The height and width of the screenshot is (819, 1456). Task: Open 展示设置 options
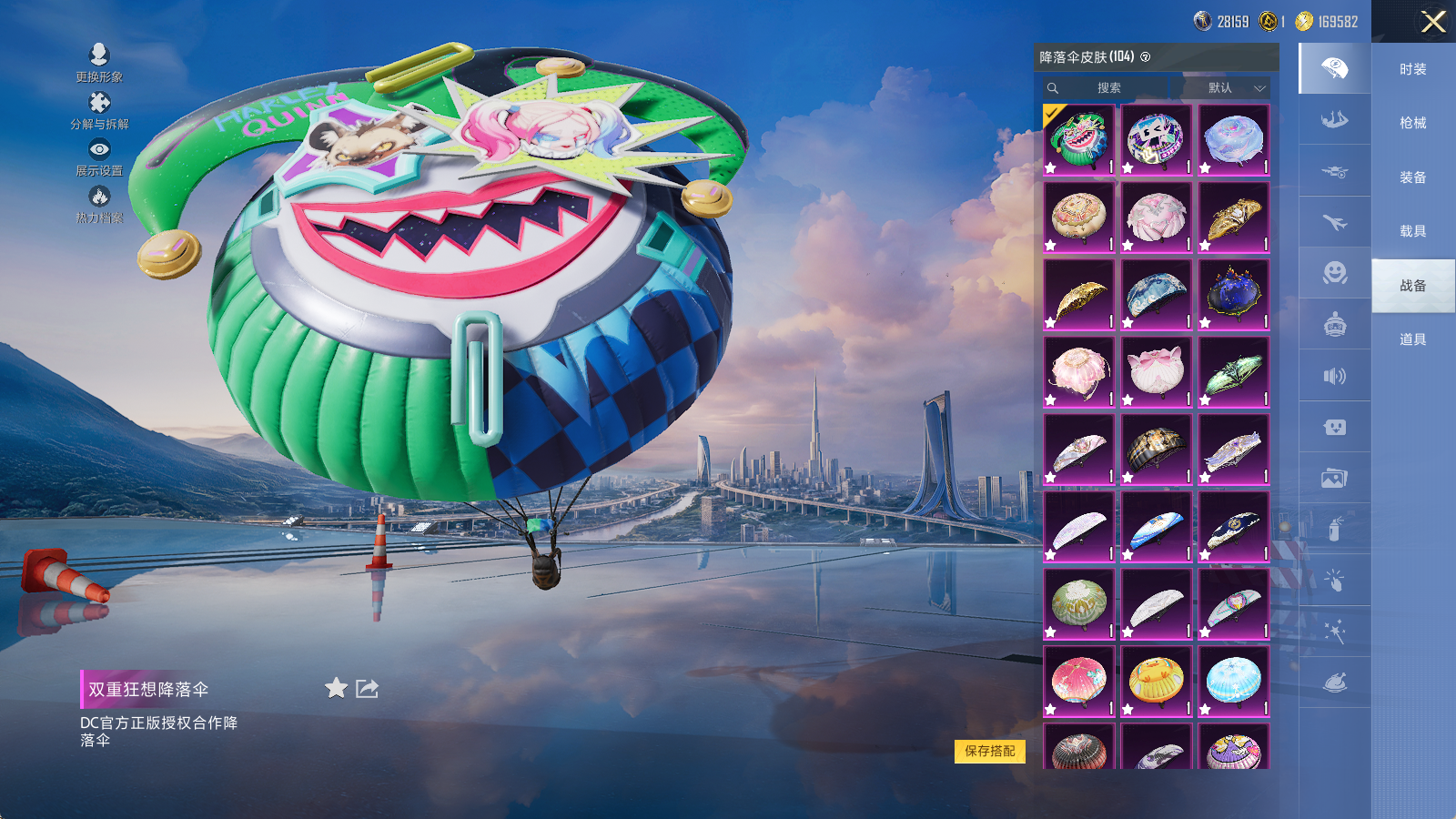(99, 157)
